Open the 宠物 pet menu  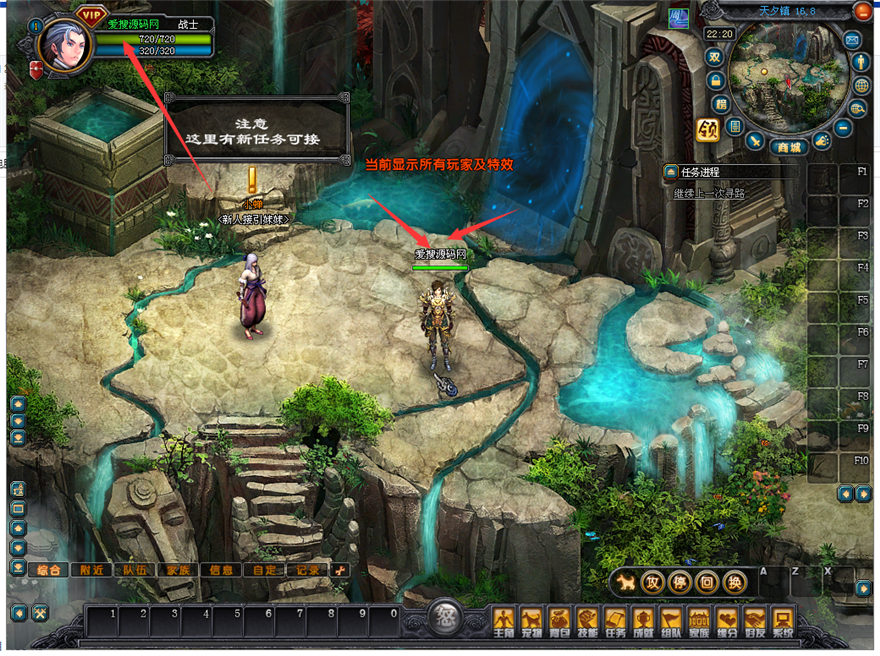tap(532, 619)
